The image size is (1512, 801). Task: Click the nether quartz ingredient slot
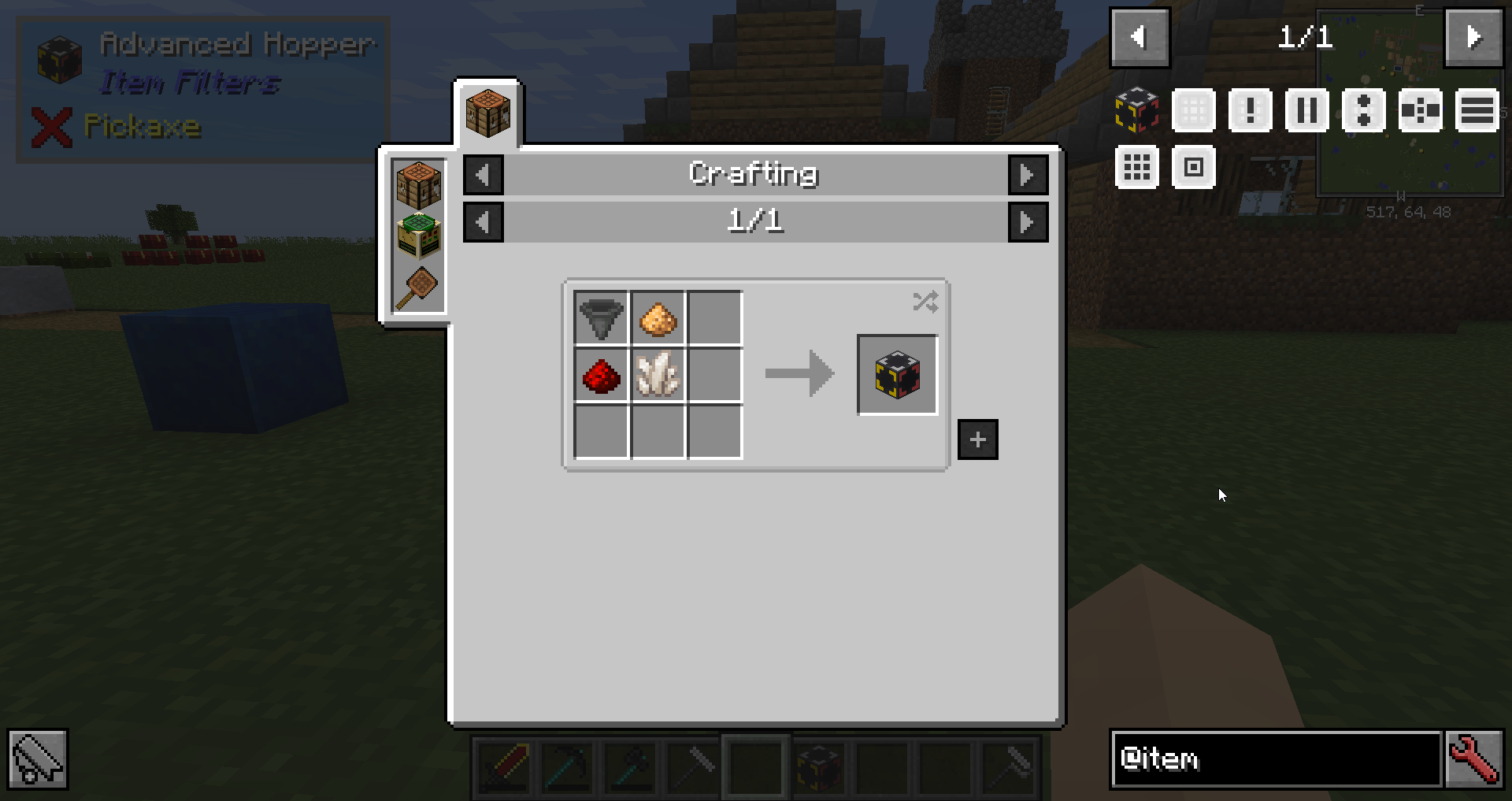(x=658, y=375)
